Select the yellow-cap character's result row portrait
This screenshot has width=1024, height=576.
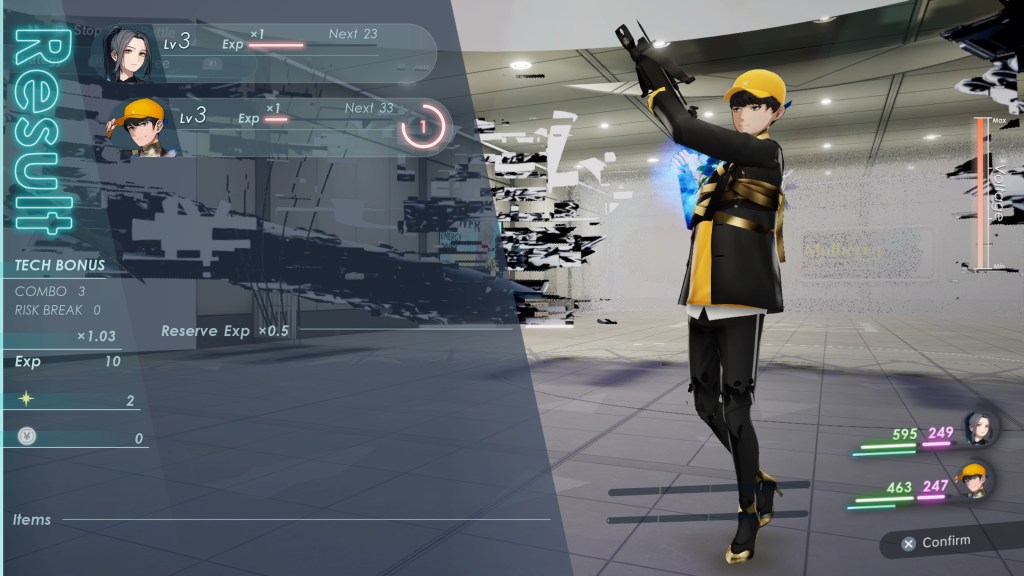(x=140, y=125)
